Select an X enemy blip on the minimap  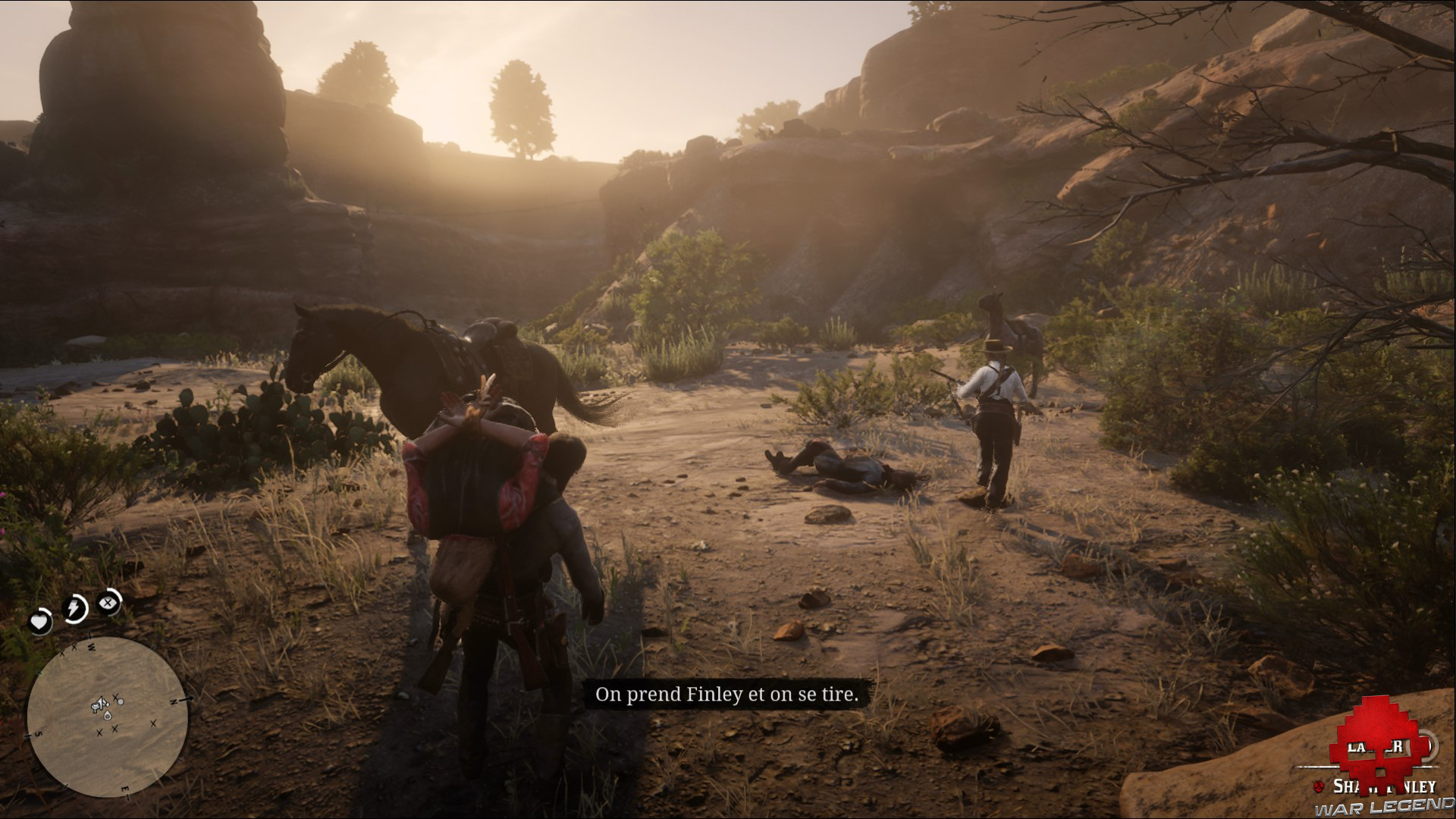115,729
